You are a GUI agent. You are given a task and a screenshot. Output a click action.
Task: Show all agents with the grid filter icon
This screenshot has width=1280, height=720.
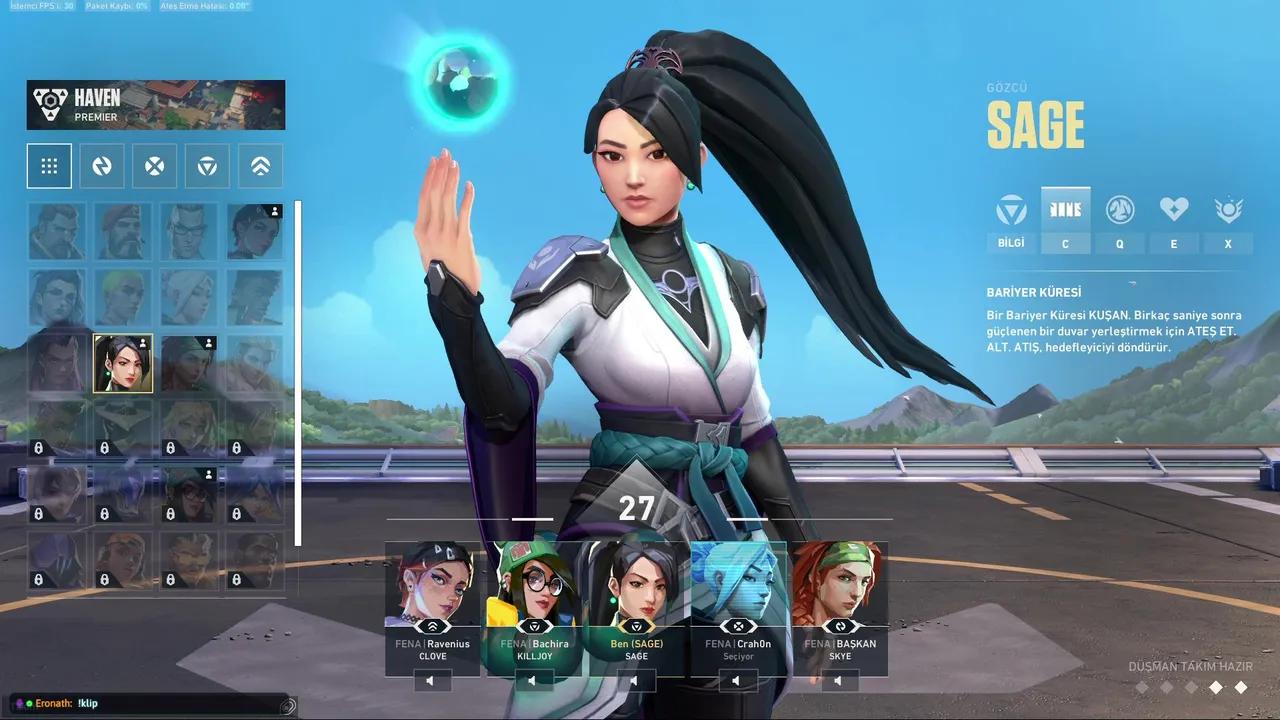(x=49, y=165)
